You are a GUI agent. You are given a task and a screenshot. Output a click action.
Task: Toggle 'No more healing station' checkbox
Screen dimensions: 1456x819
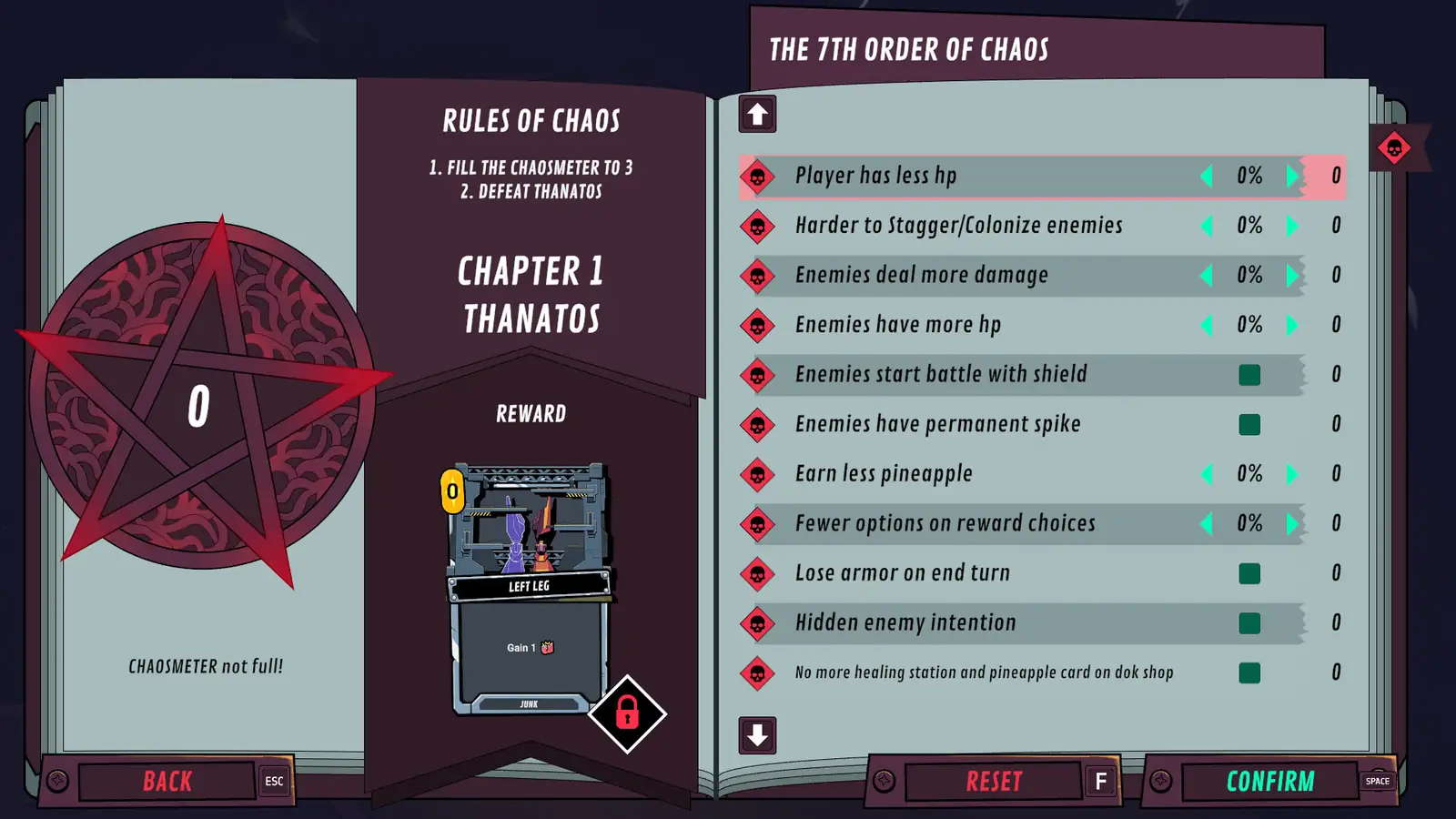pos(1249,672)
